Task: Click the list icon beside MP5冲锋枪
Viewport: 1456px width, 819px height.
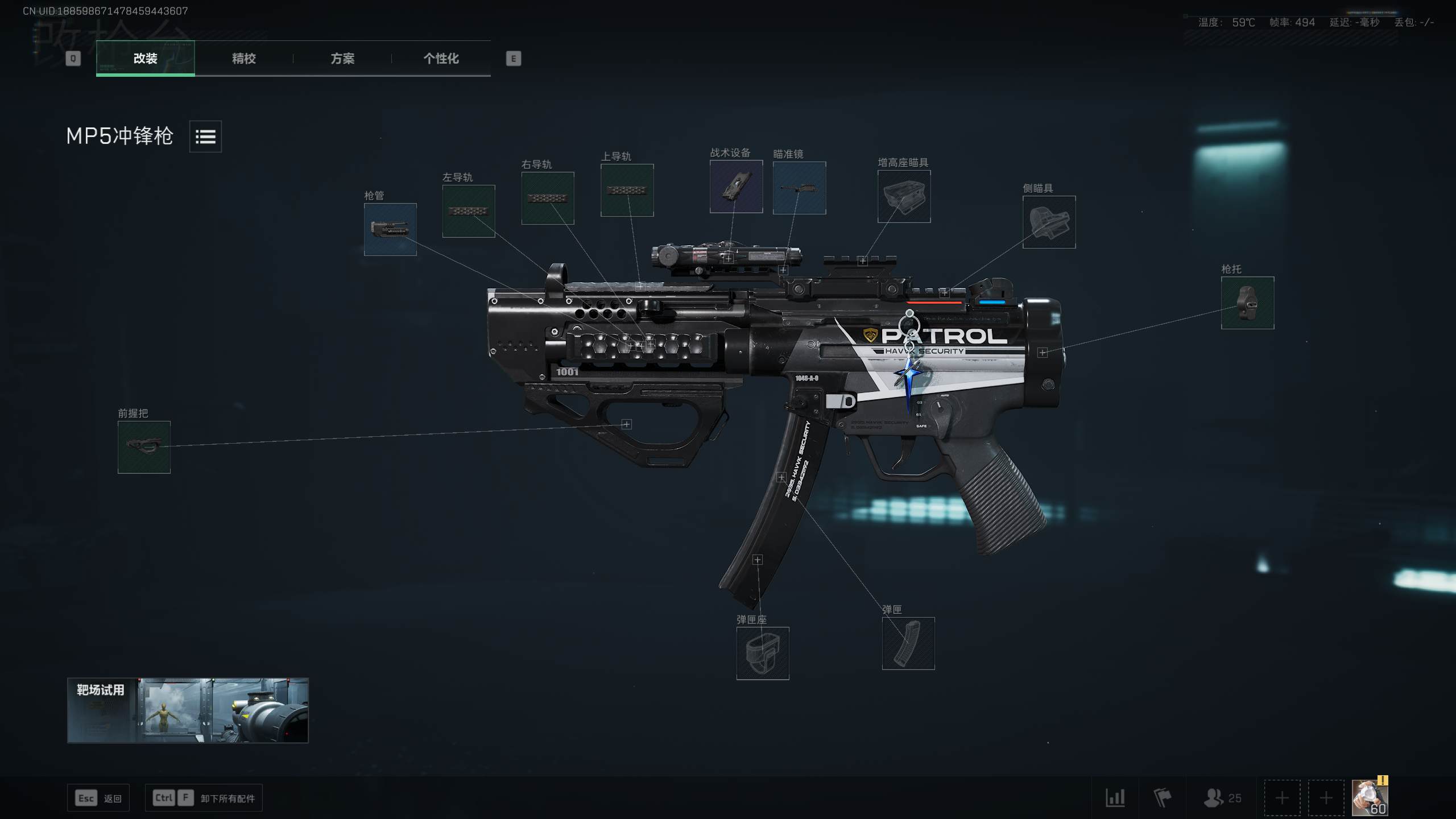Action: [205, 136]
